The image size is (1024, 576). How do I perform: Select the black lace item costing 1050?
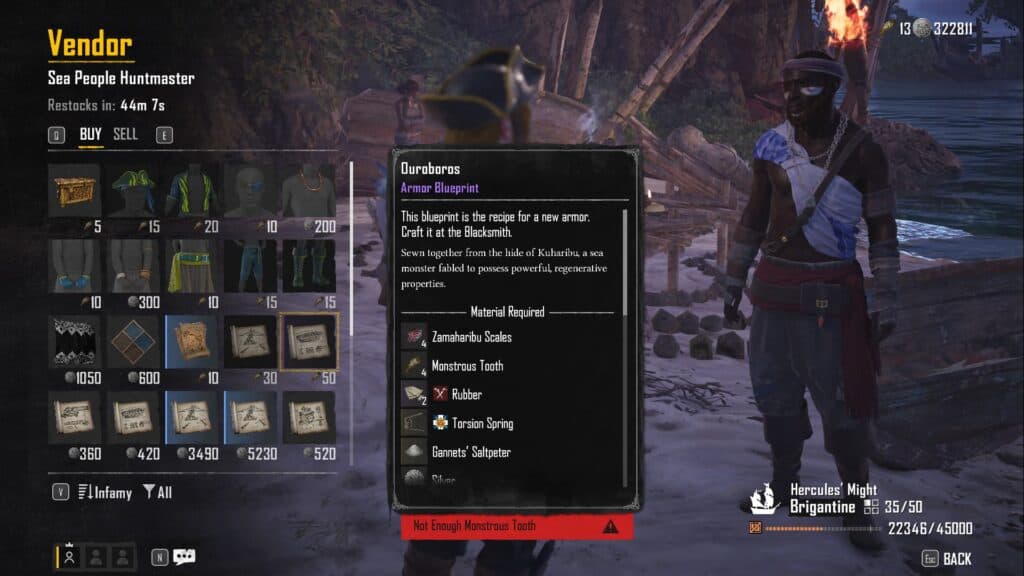[x=74, y=342]
